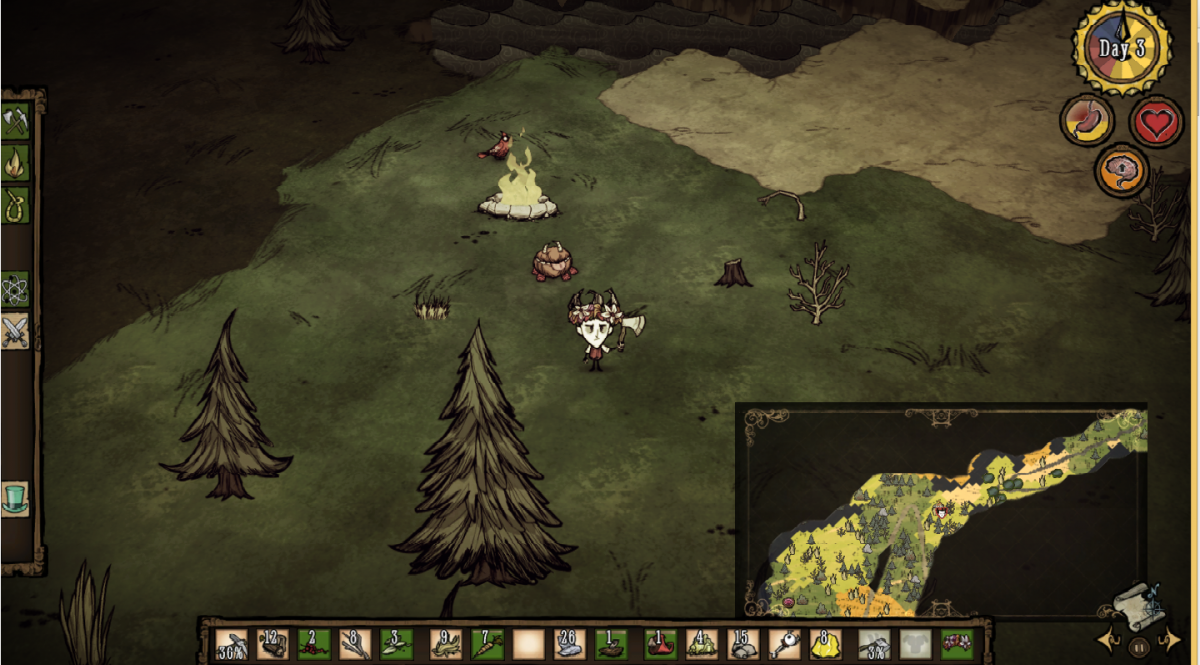The width and height of the screenshot is (1200, 665).
Task: Open the Fight crossed-swords tab
Action: 15,331
